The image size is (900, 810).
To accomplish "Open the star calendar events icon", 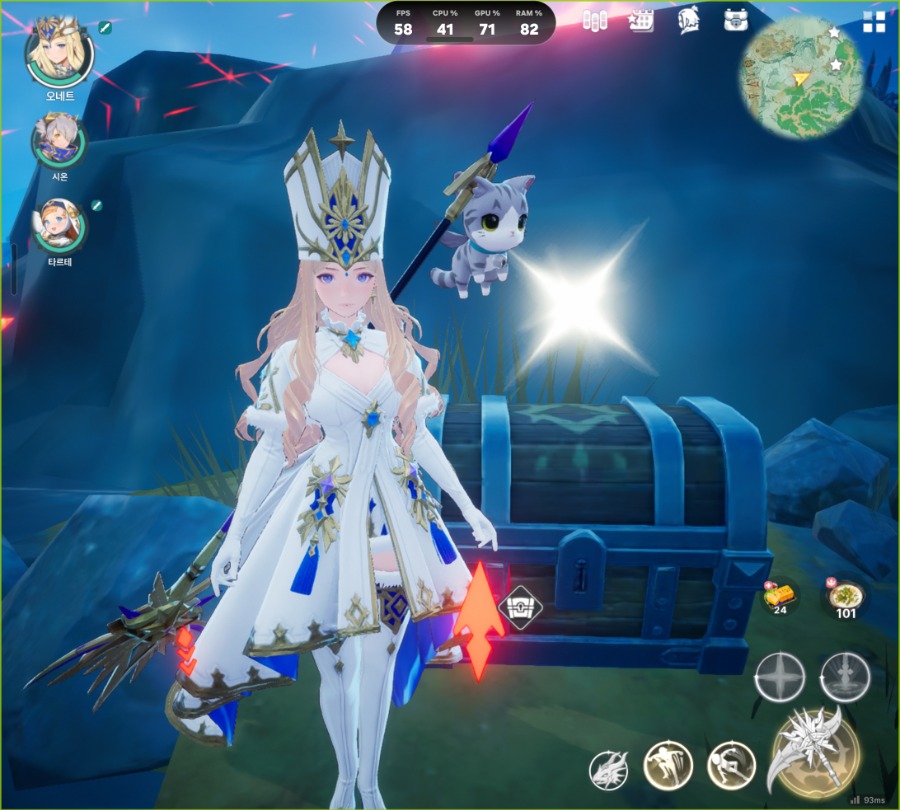I will (x=640, y=20).
